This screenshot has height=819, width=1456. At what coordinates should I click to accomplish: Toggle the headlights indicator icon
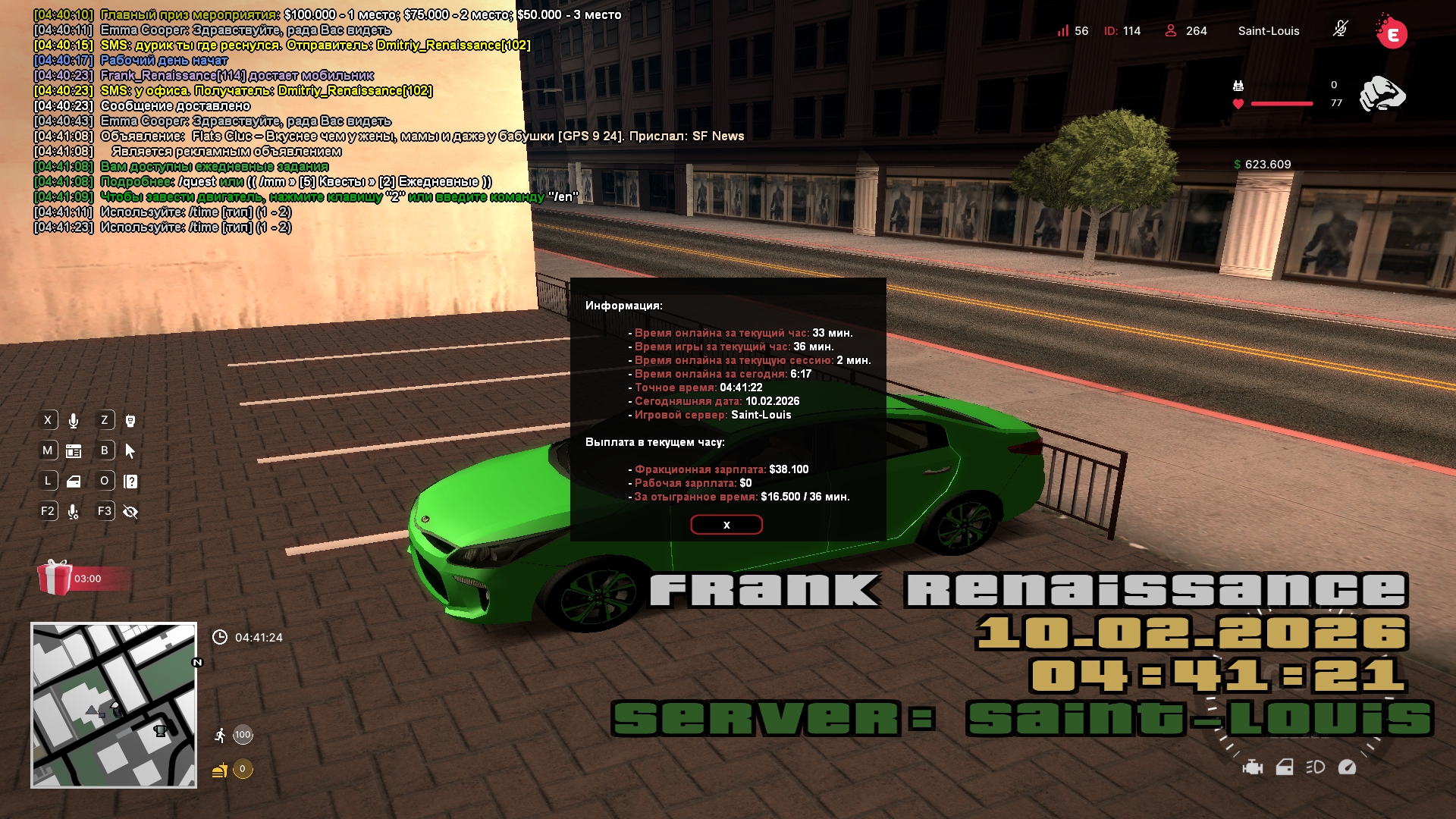[x=1315, y=767]
